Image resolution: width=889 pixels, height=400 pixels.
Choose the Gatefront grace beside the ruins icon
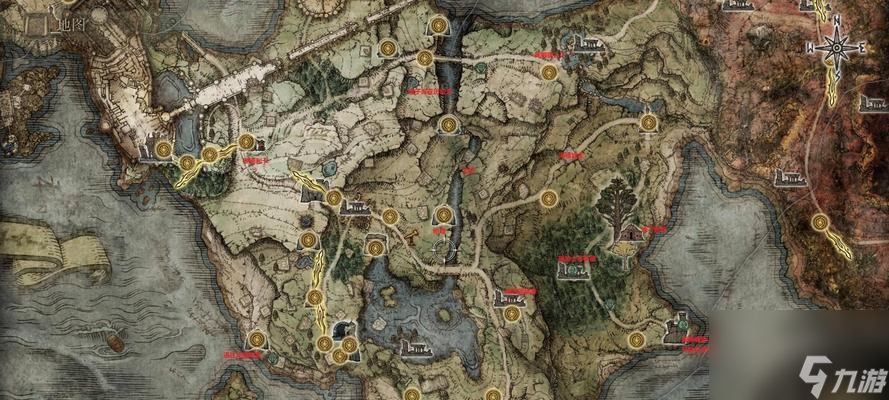332,198
